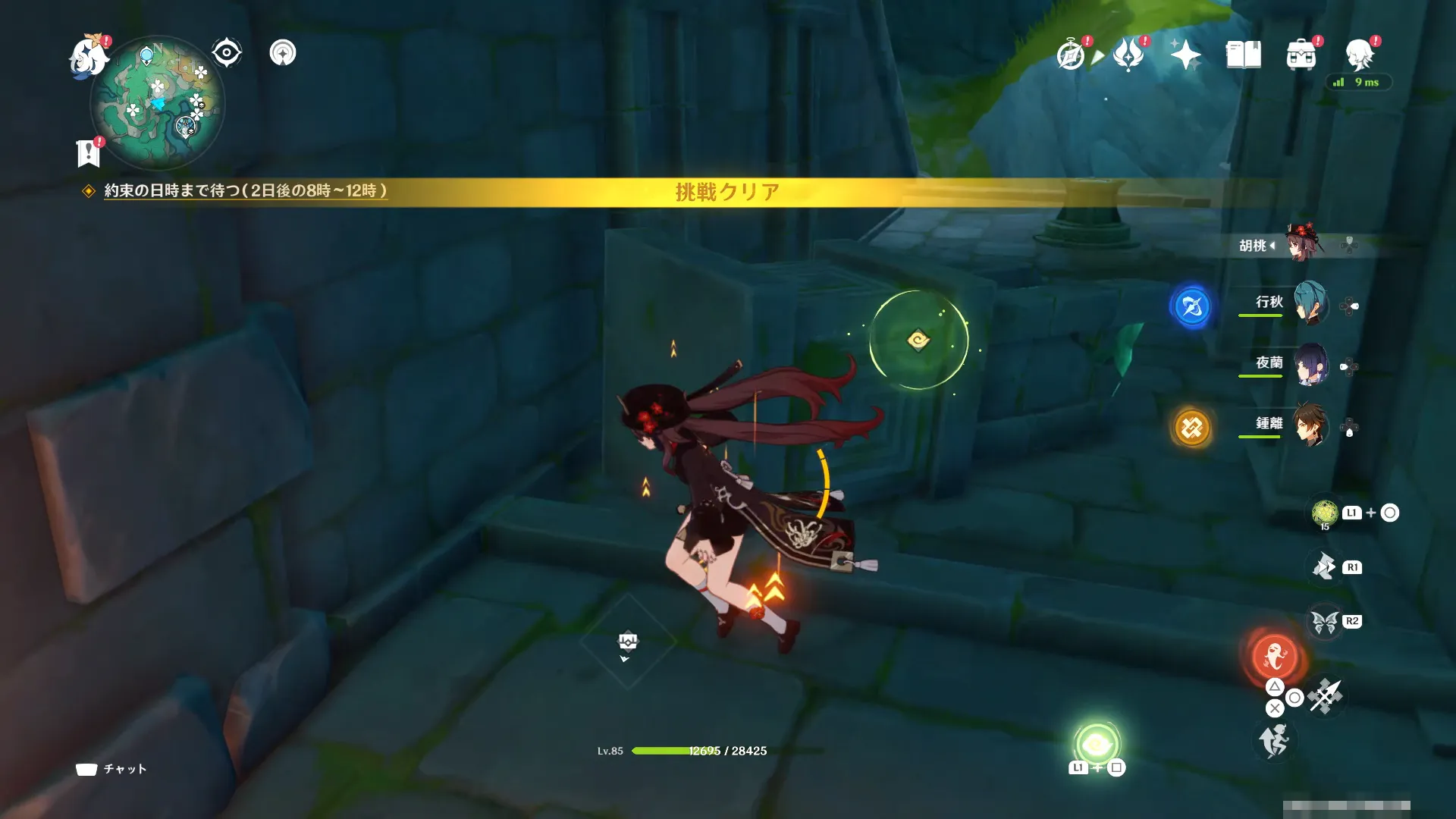Open the character screen icon
The width and height of the screenshot is (1456, 819).
(x=1359, y=55)
